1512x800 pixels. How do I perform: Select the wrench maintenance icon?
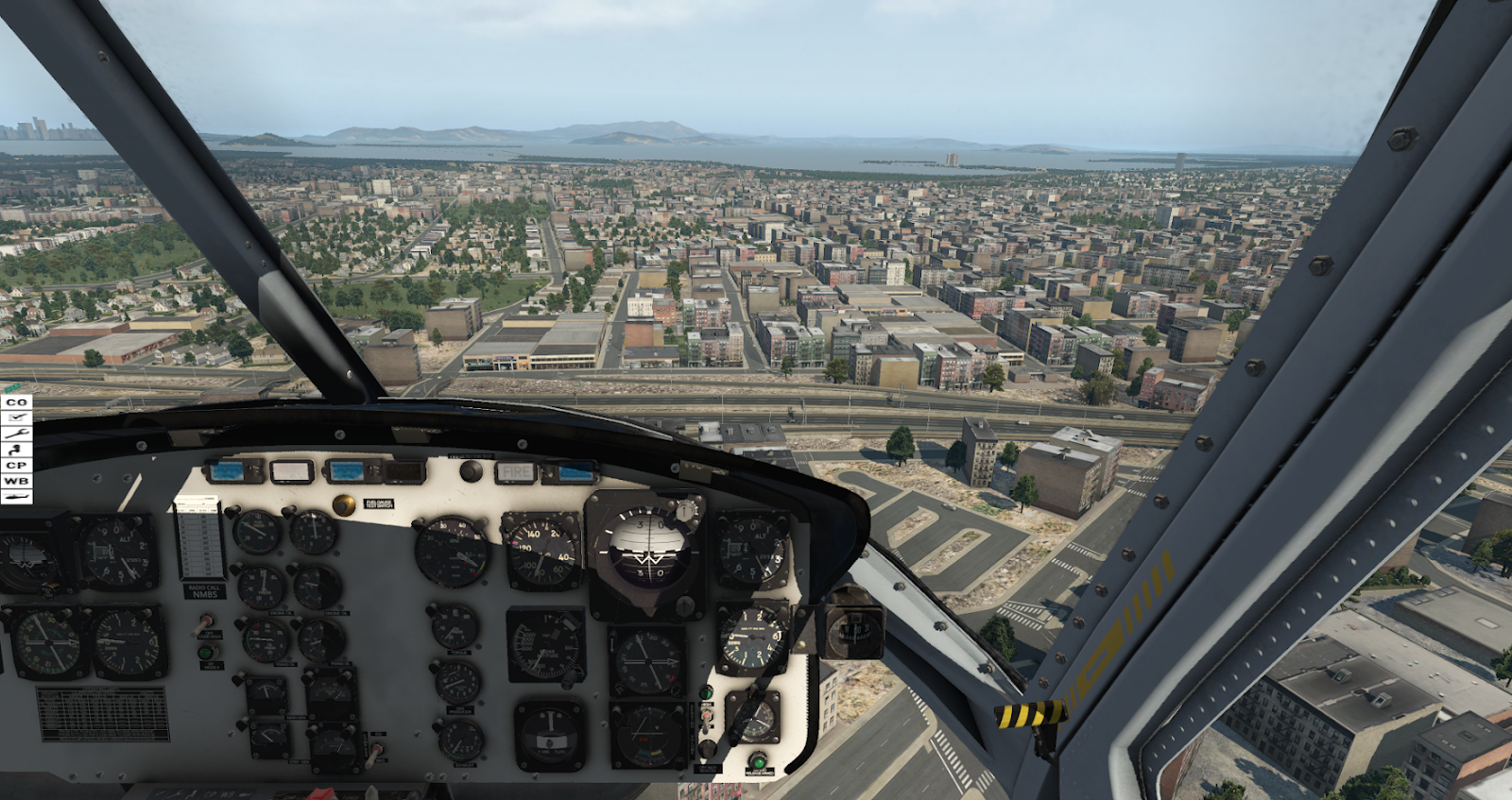coord(16,434)
